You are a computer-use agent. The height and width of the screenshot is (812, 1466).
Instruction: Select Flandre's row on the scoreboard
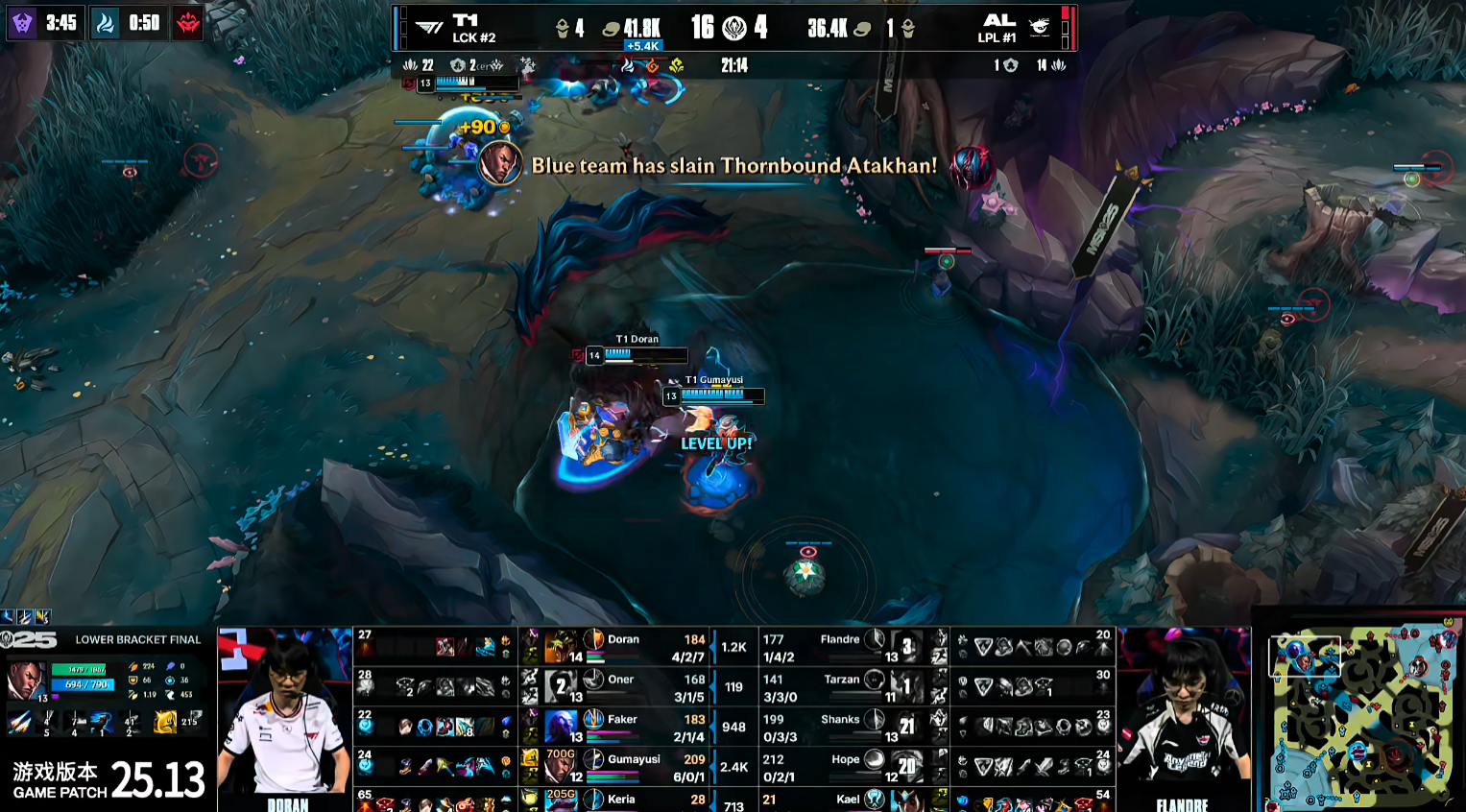point(840,646)
